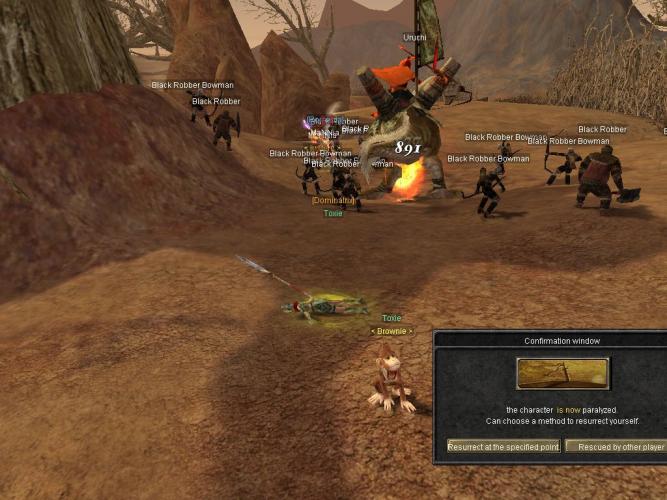Select Rescued by other player option
667x500 pixels.
pos(616,446)
